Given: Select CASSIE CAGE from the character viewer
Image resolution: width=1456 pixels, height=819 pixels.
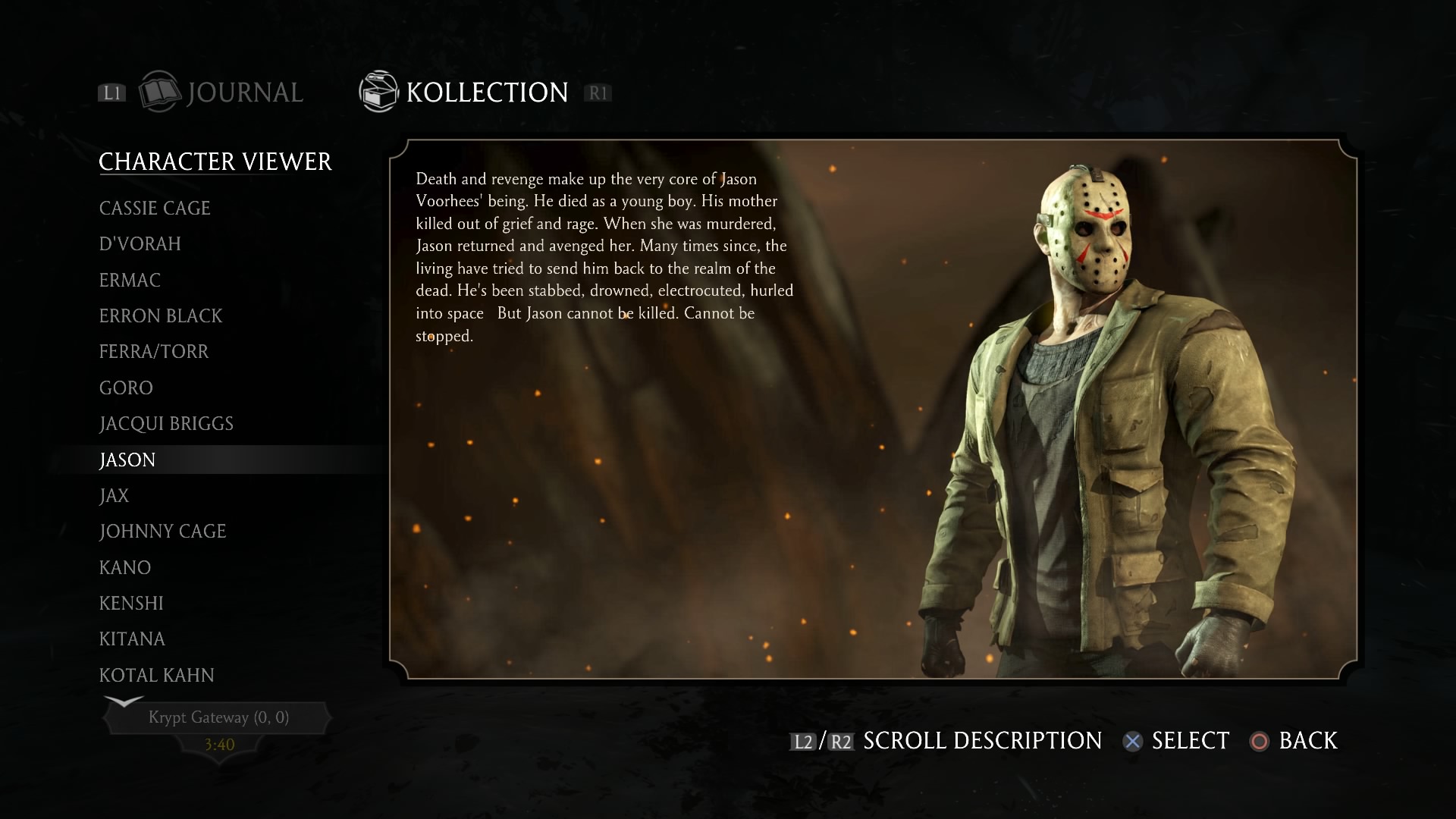Looking at the screenshot, I should 155,208.
